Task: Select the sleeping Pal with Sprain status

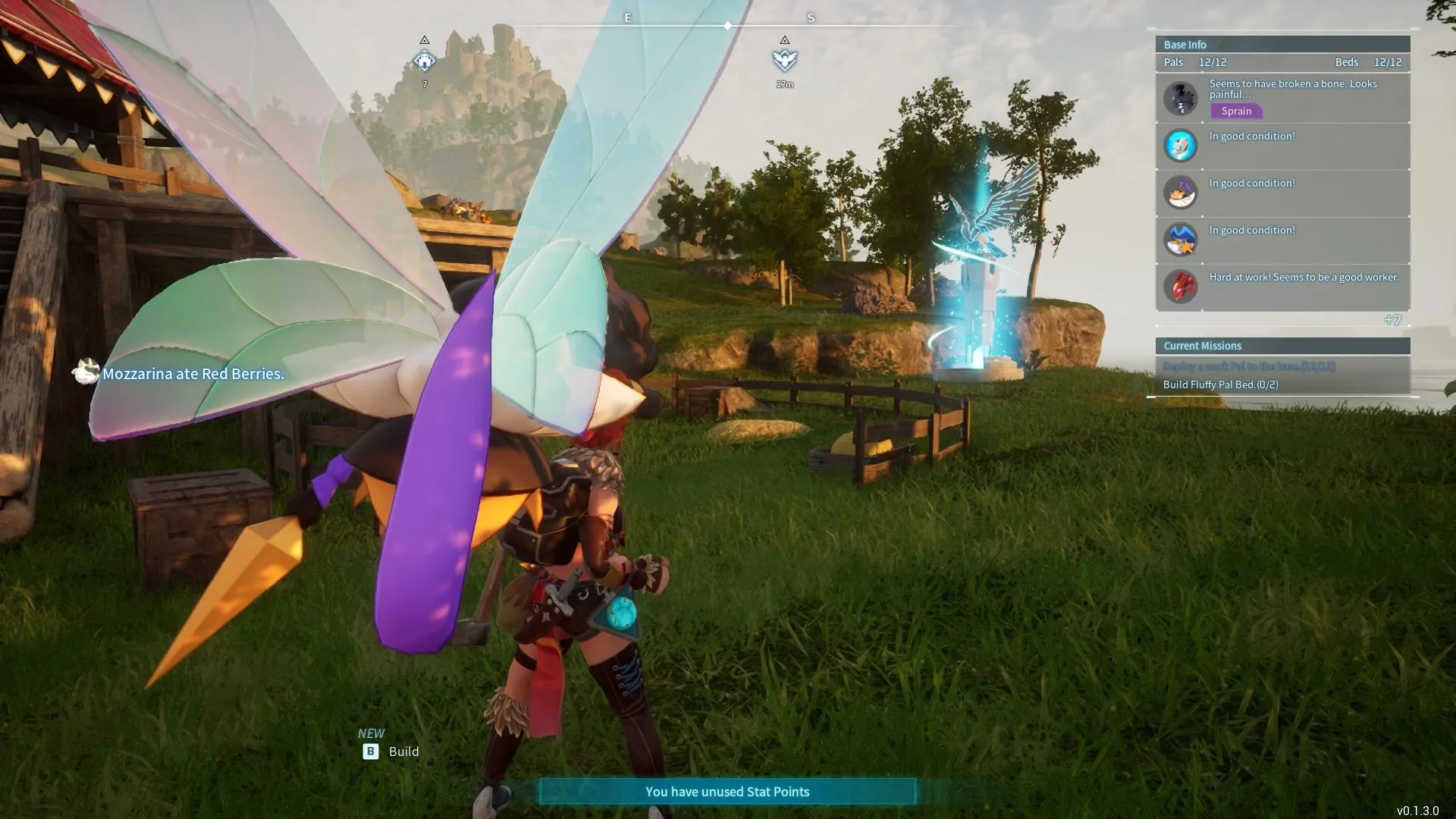Action: click(1180, 99)
